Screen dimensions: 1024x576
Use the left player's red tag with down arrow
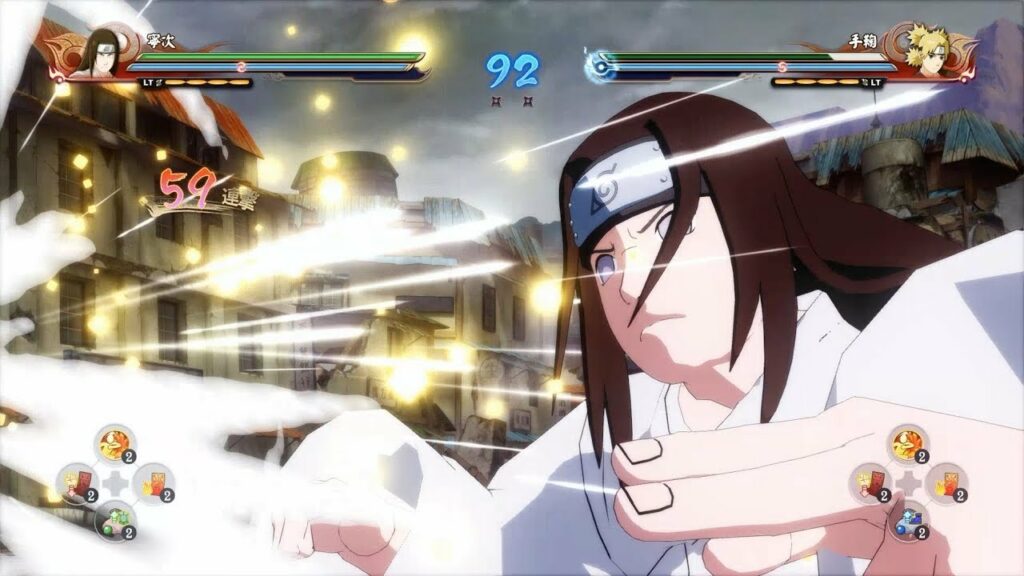tap(76, 483)
